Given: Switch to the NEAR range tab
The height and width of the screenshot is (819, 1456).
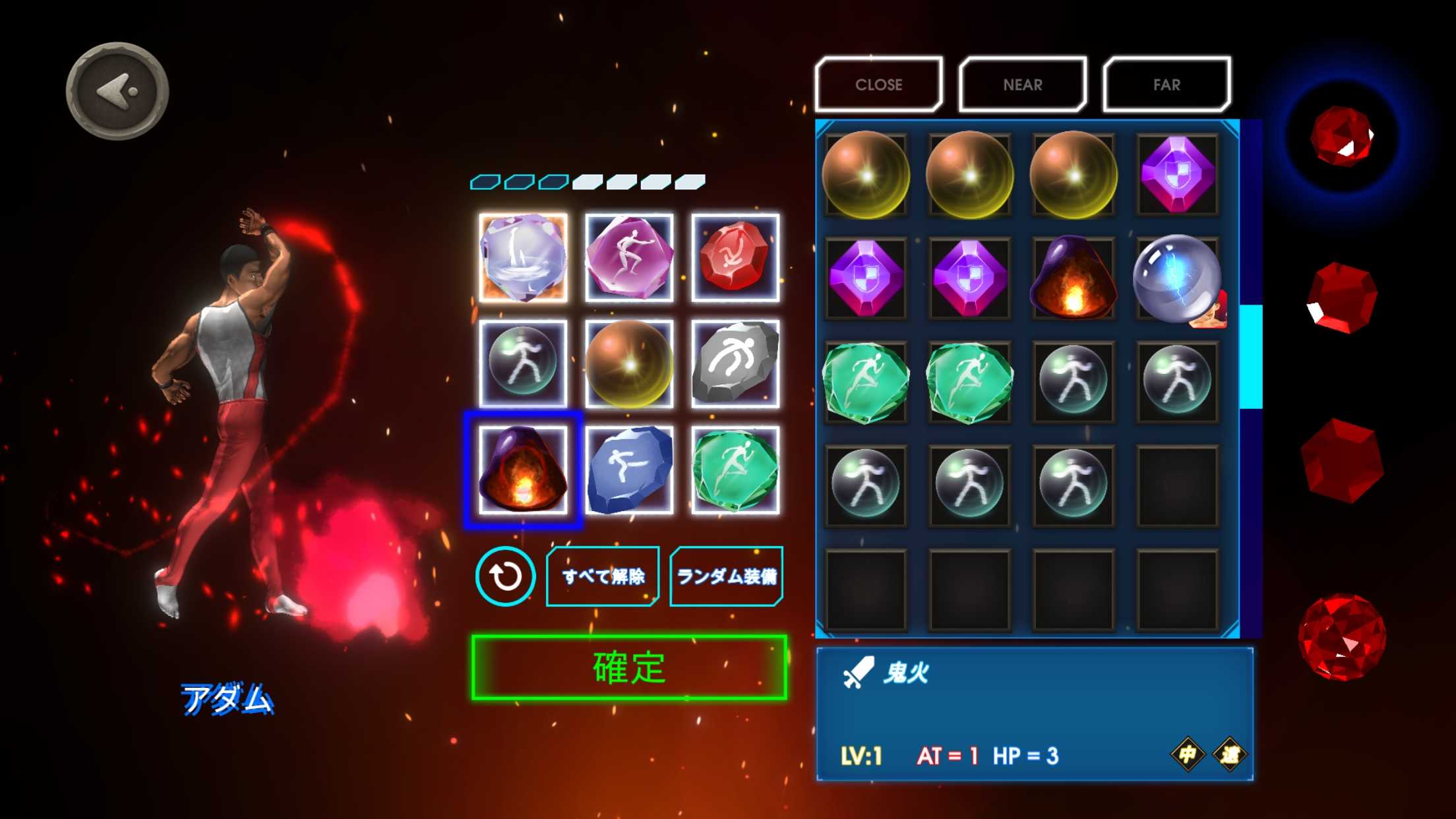Looking at the screenshot, I should point(1022,84).
